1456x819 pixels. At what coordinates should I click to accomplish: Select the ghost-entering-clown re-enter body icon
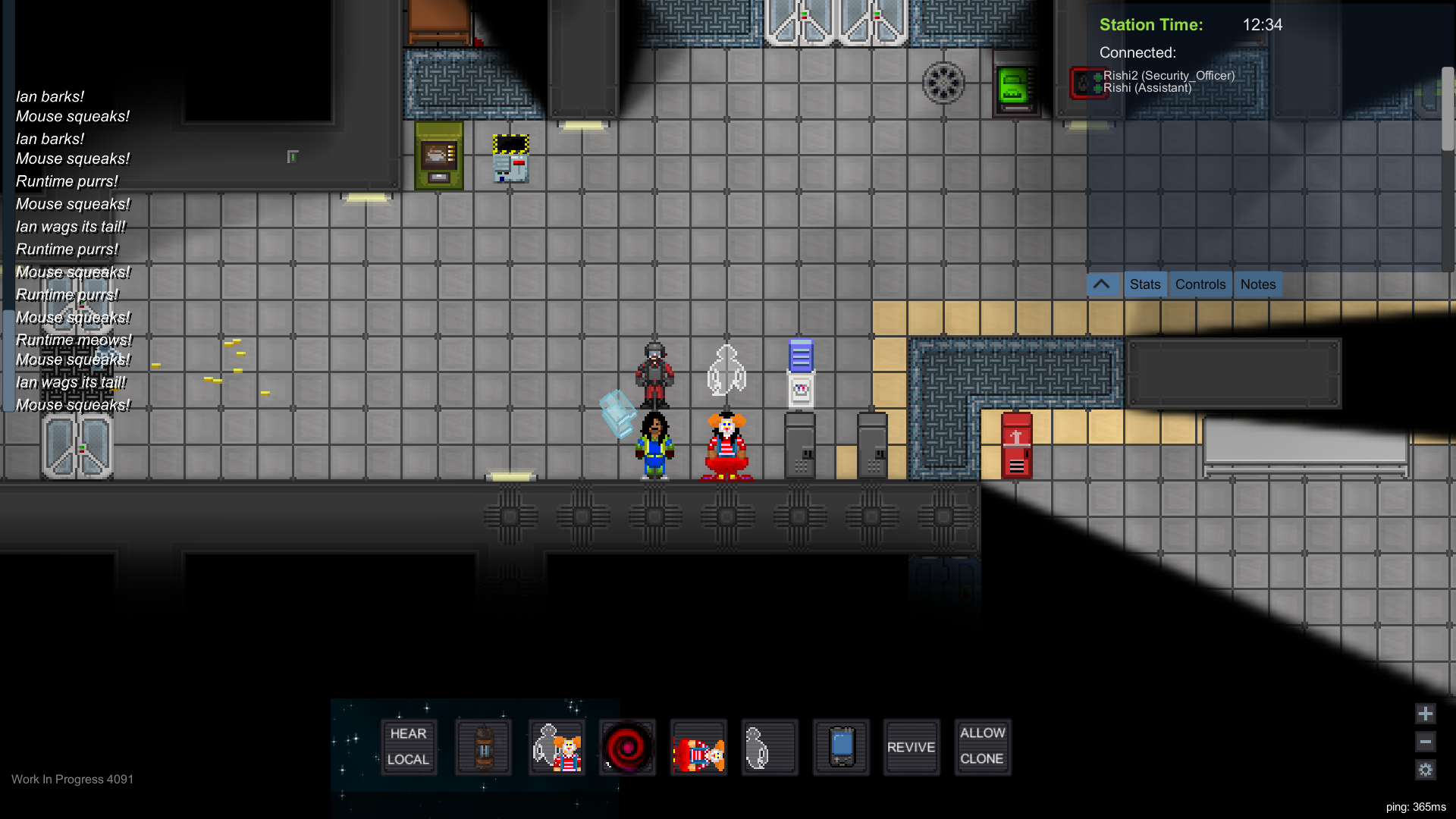pos(557,747)
